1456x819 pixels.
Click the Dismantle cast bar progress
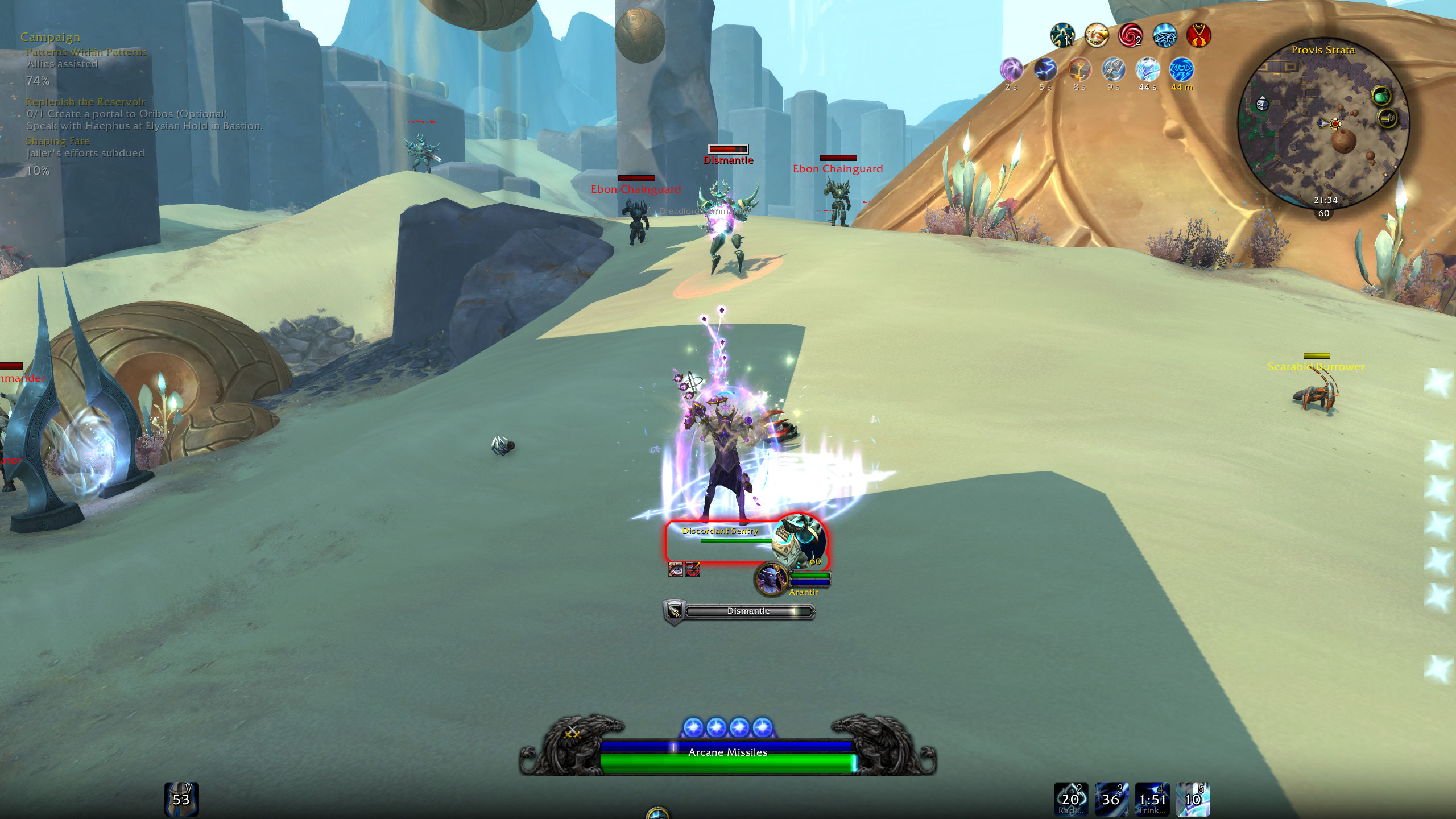click(750, 610)
